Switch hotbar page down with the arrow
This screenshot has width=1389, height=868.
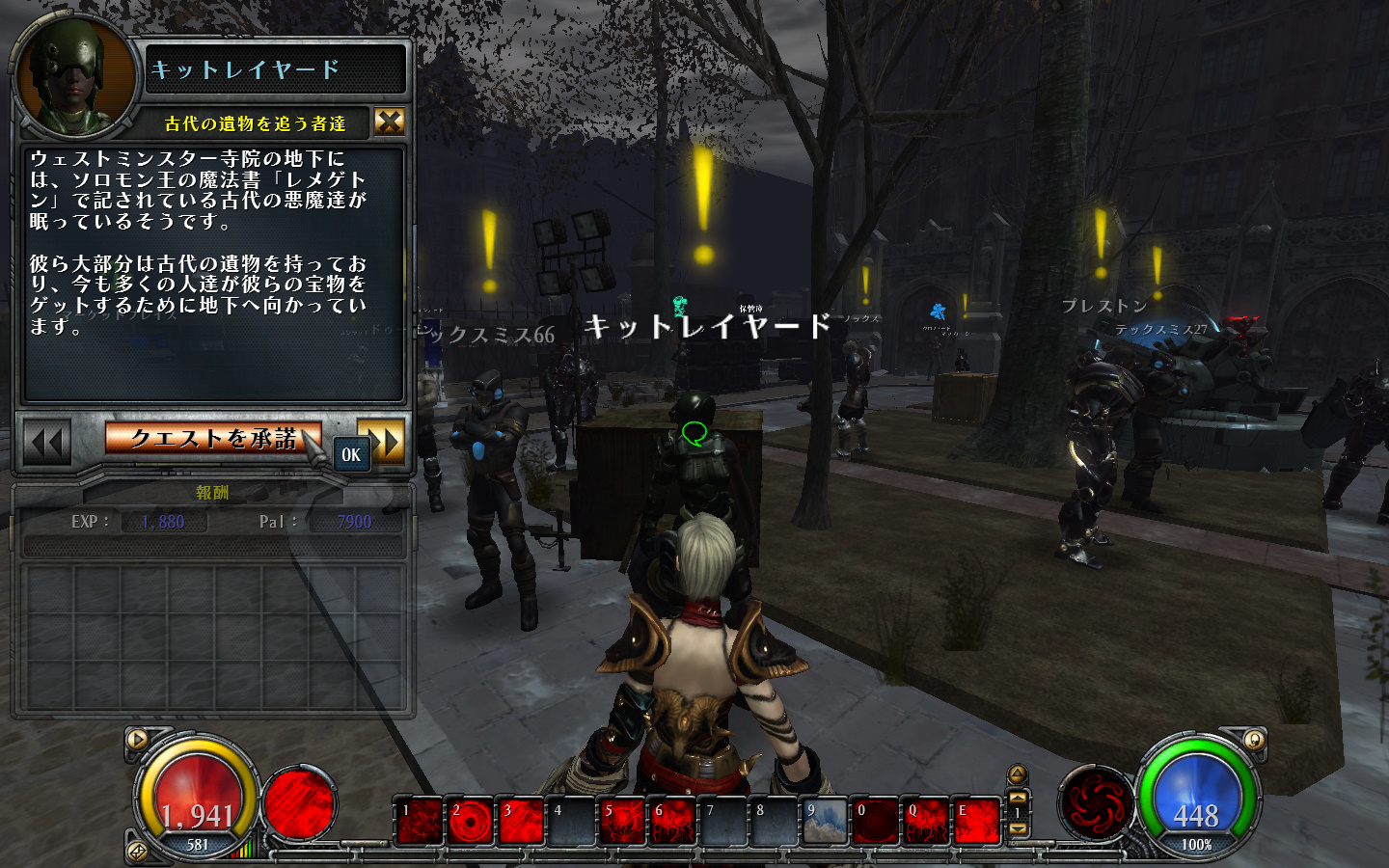[x=1018, y=829]
